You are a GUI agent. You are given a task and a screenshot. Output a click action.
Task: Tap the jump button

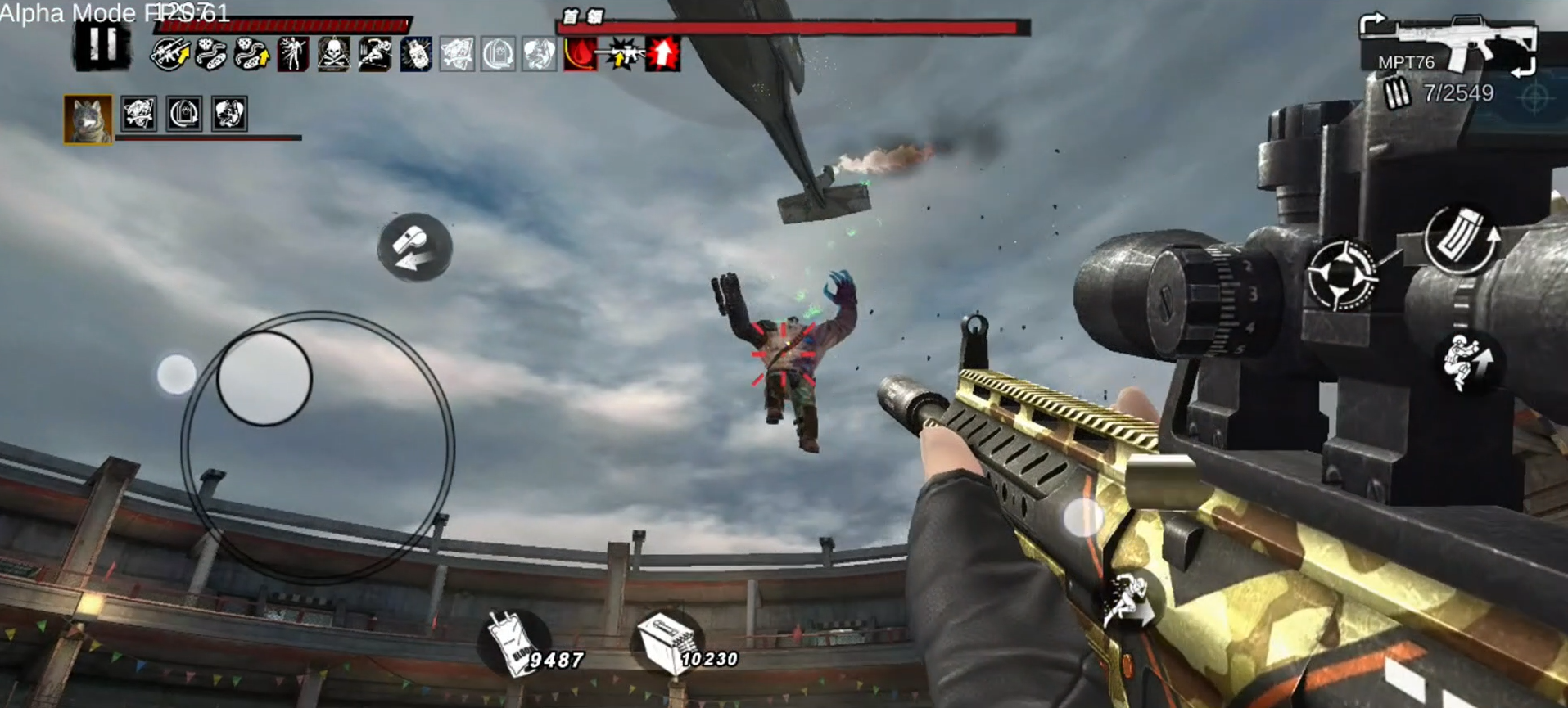click(1468, 363)
